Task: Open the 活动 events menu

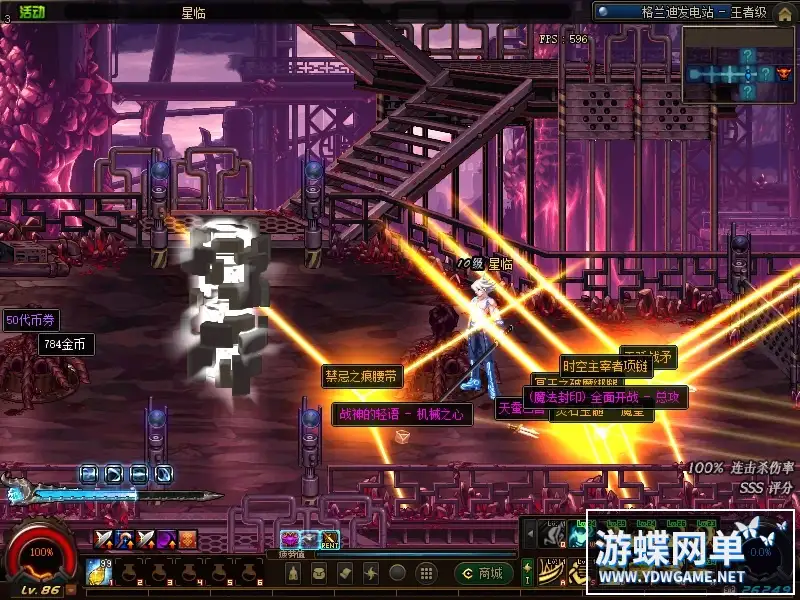Action: (x=32, y=12)
